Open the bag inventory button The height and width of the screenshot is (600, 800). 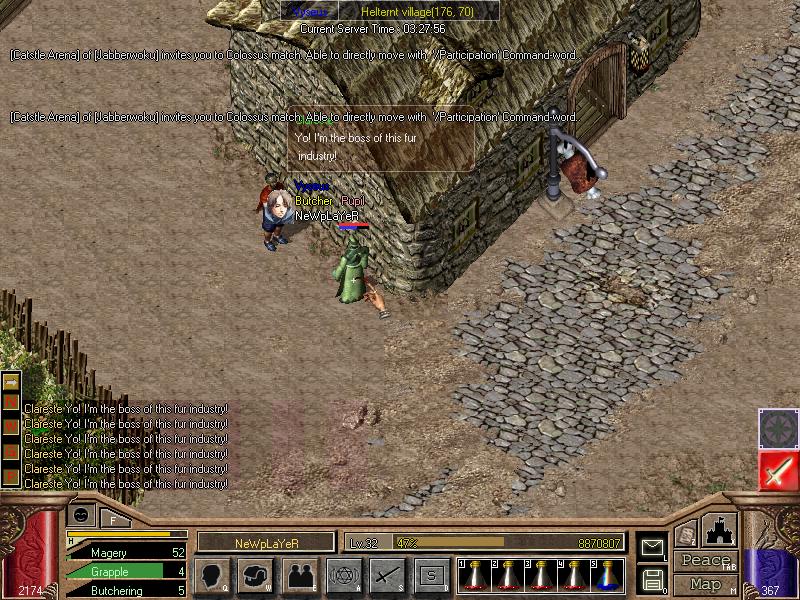[256, 576]
